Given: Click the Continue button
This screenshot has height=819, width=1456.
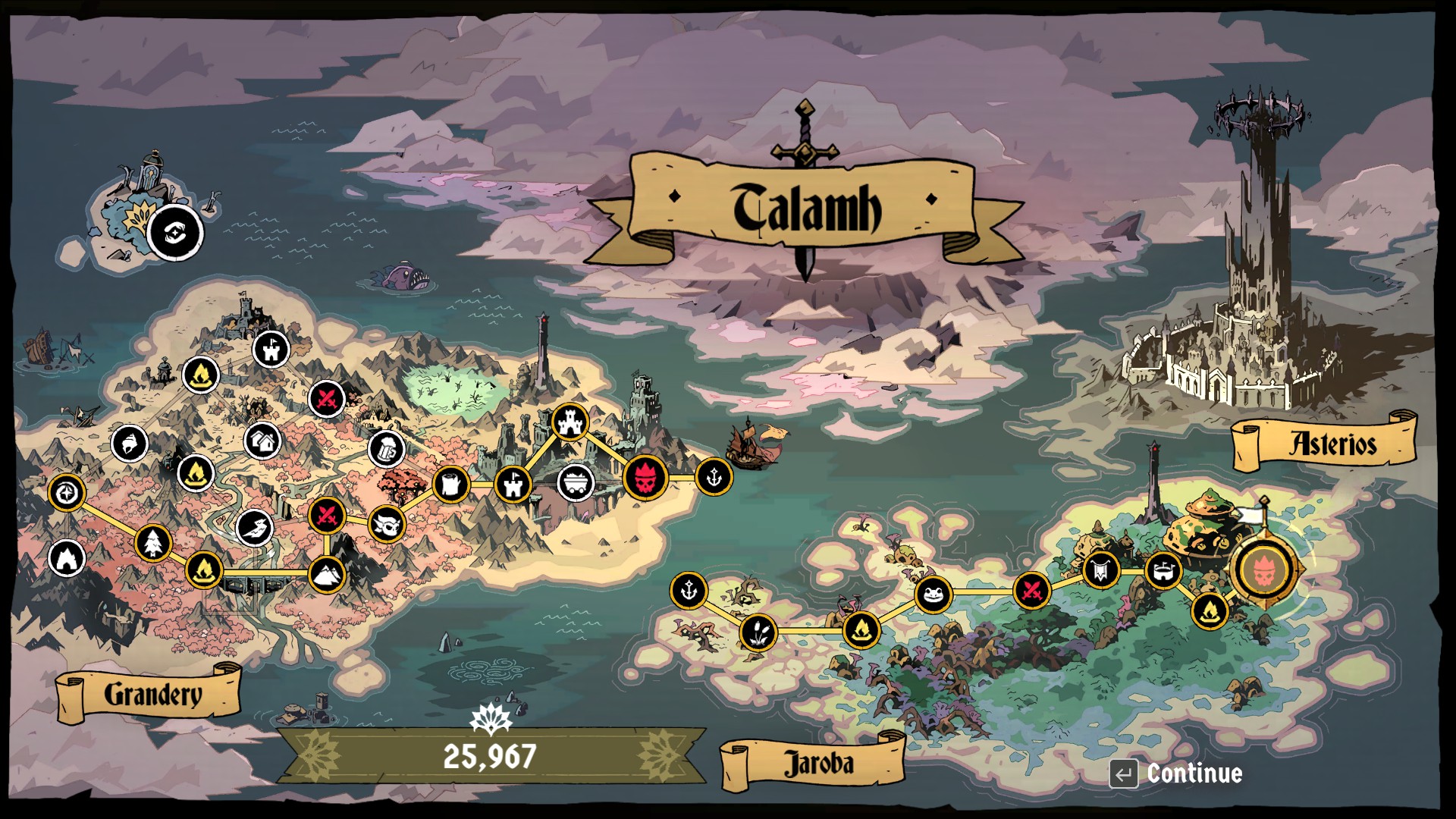Looking at the screenshot, I should pos(1177,773).
